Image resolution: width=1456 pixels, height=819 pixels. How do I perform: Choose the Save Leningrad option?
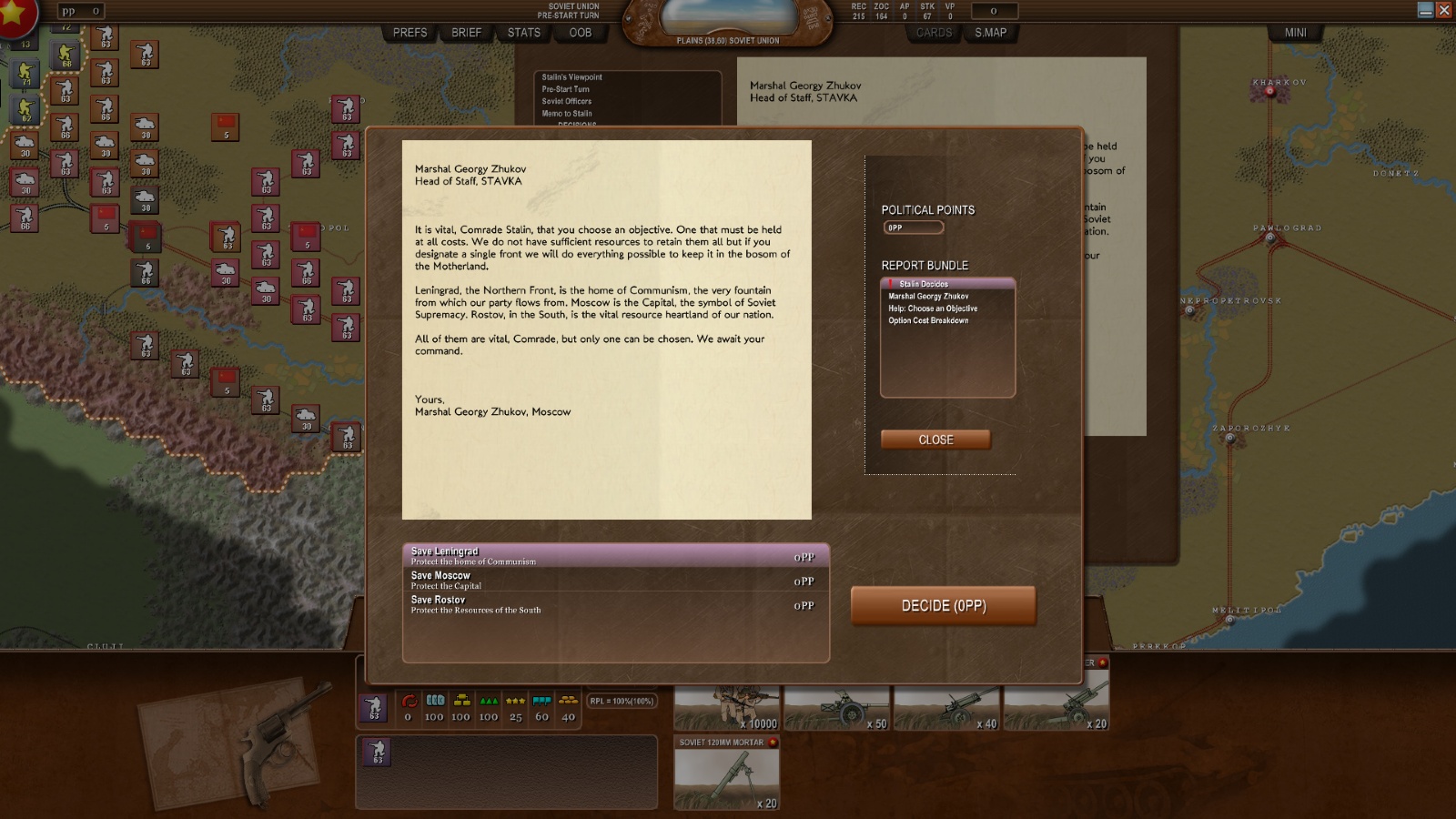click(615, 556)
